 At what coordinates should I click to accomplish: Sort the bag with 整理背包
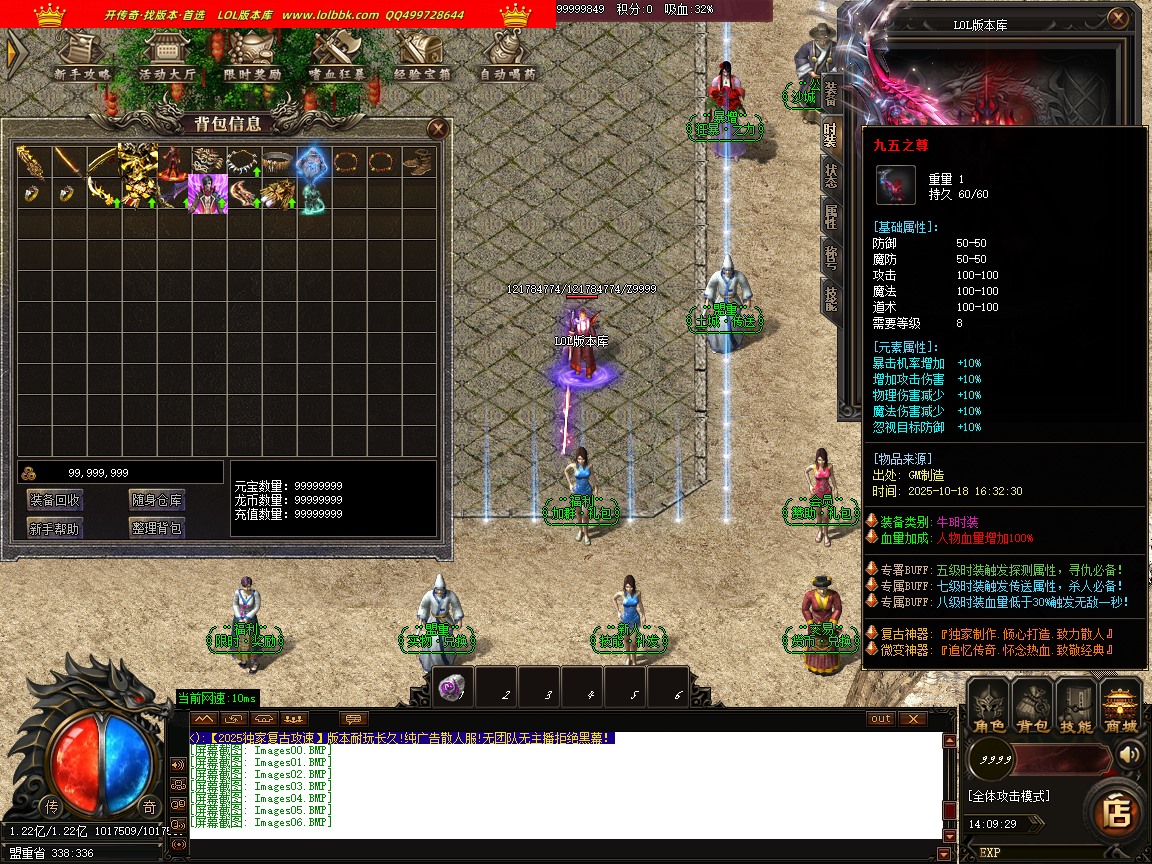point(157,528)
